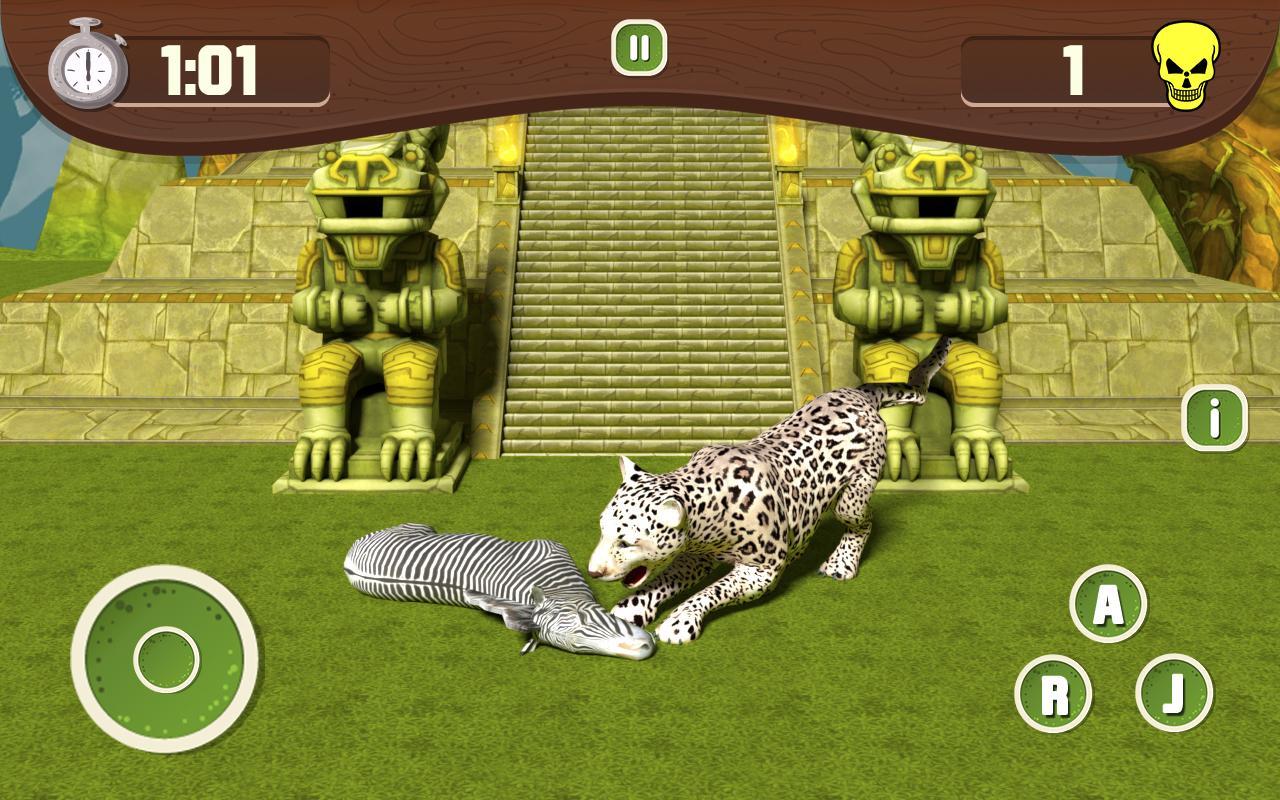The width and height of the screenshot is (1280, 800).
Task: Toggle sprint with the R control
Action: tap(1054, 690)
